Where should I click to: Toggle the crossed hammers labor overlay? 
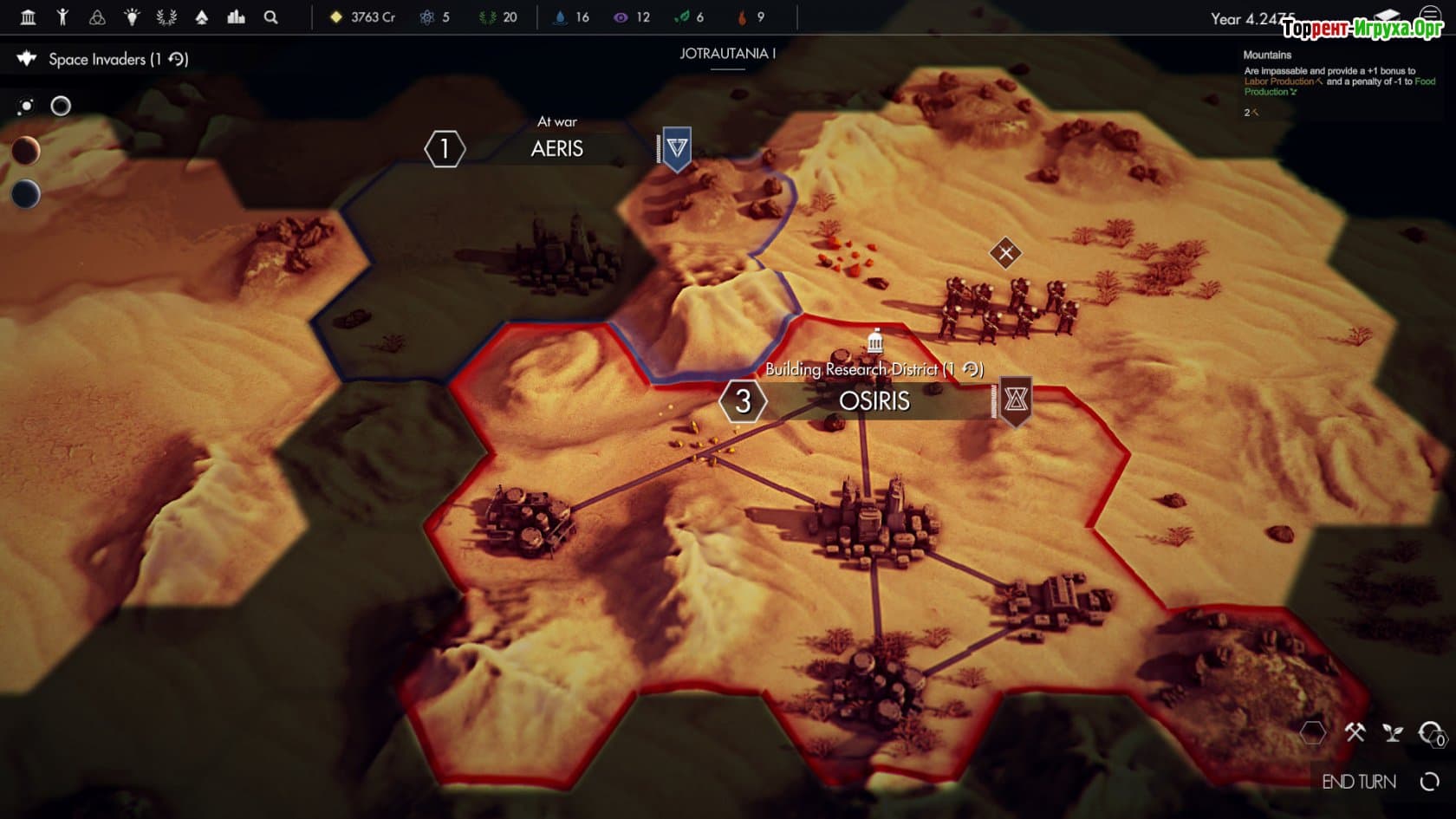point(1355,733)
